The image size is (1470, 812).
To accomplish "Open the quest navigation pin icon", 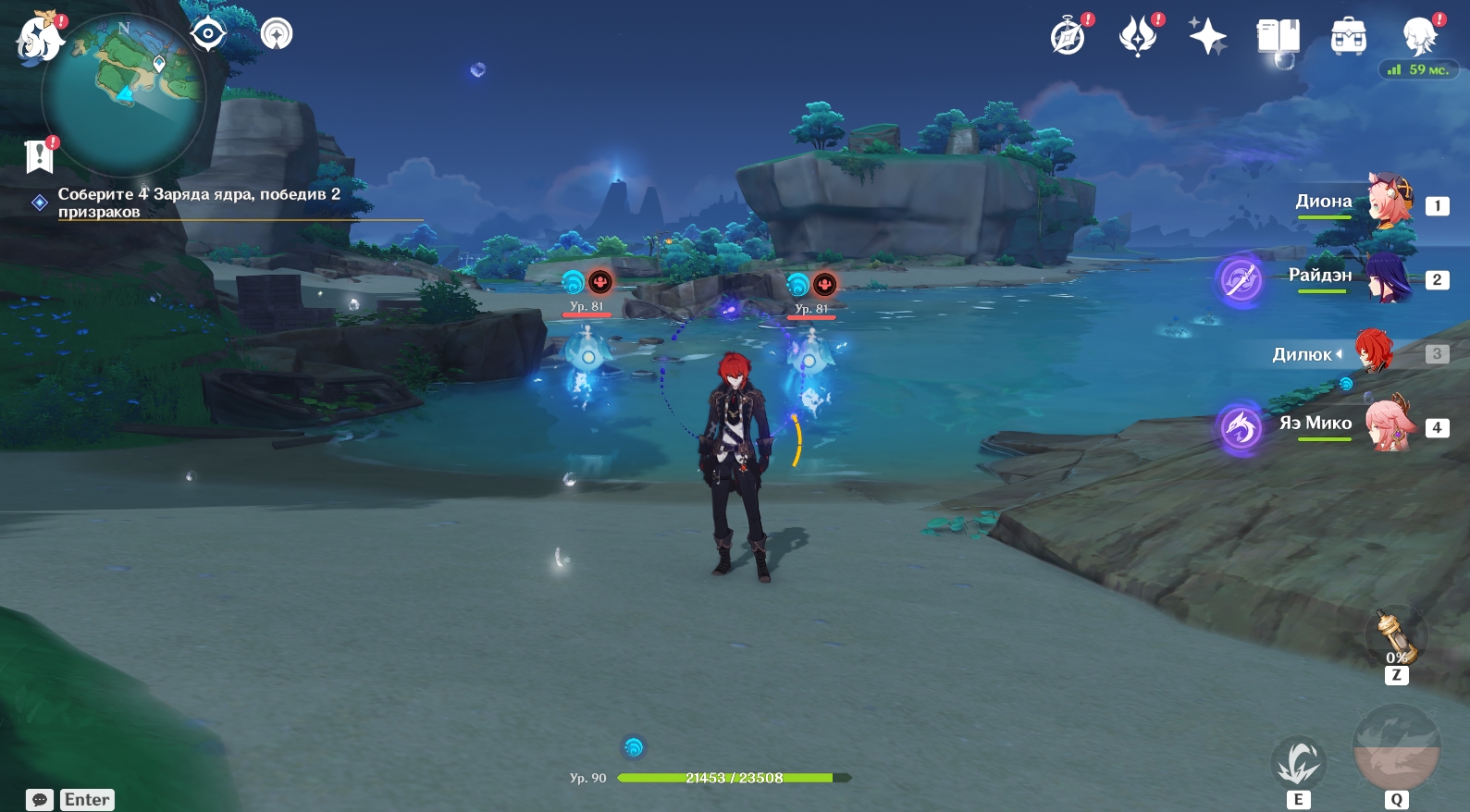I will (x=277, y=34).
